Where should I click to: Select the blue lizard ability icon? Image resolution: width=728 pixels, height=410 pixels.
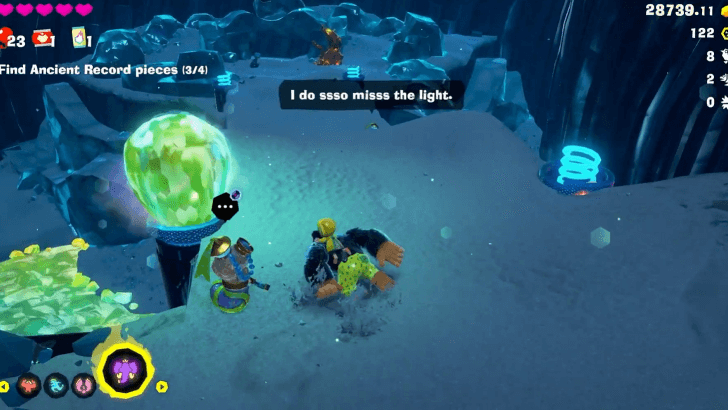tap(55, 385)
